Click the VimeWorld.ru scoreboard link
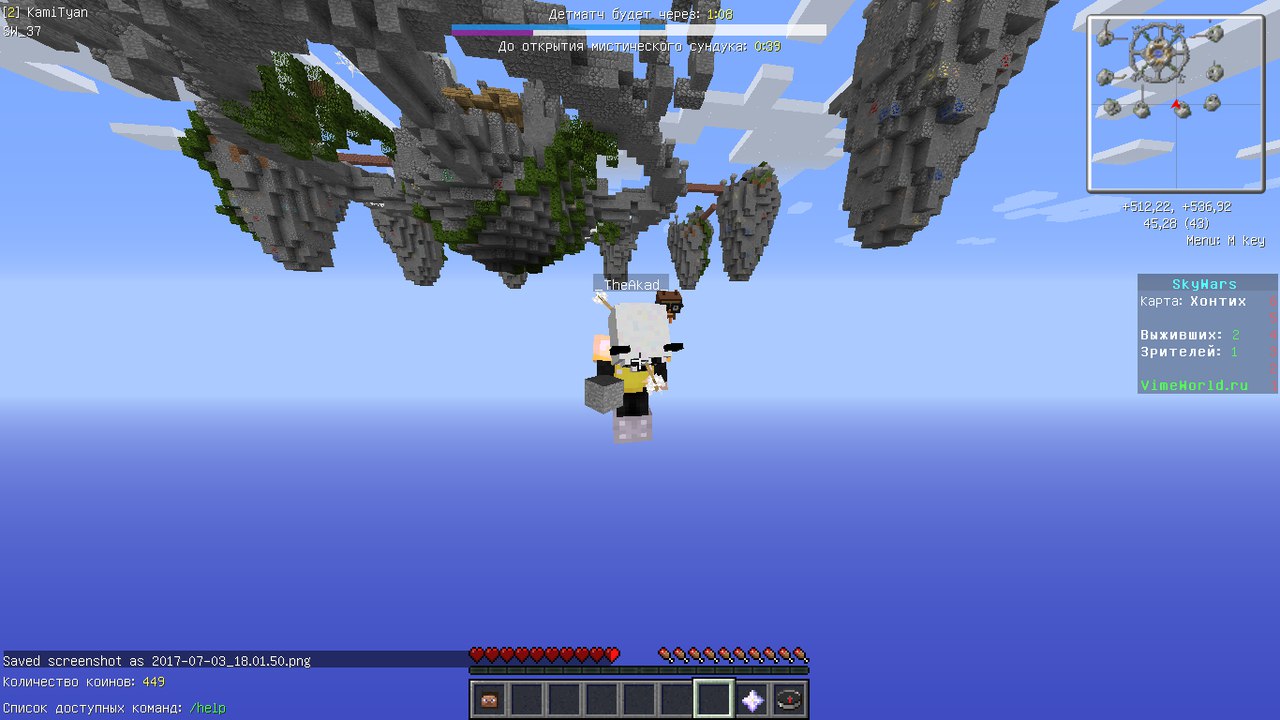Viewport: 1280px width, 720px height. (1194, 385)
